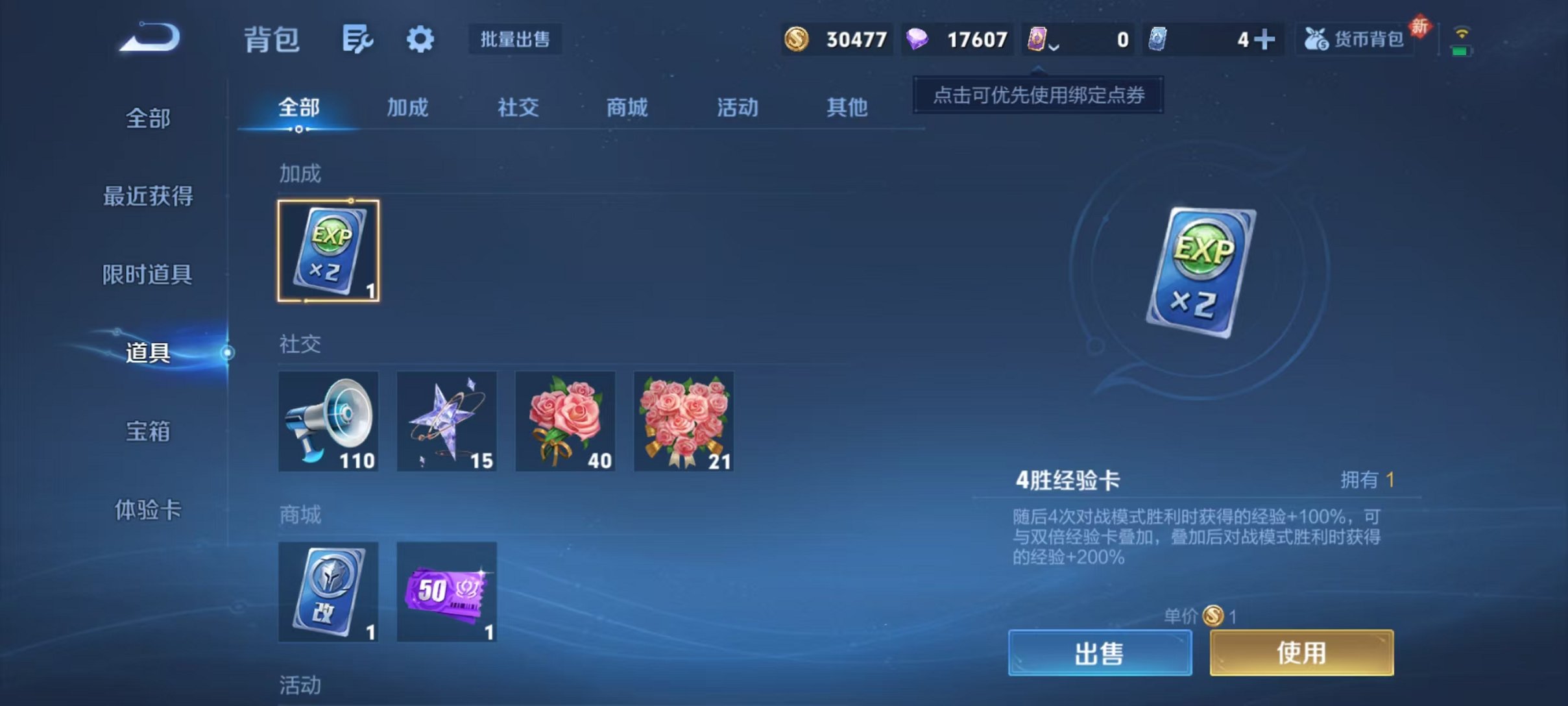1568x706 pixels.
Task: Select the rose bouquet item showing 40
Action: 565,420
